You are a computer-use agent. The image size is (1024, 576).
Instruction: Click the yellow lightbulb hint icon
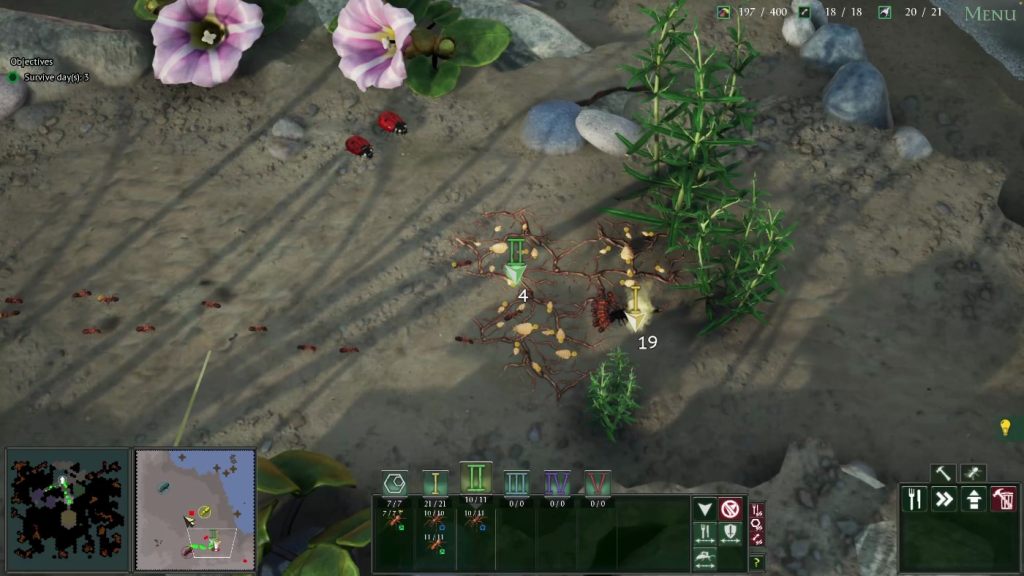click(x=1006, y=428)
